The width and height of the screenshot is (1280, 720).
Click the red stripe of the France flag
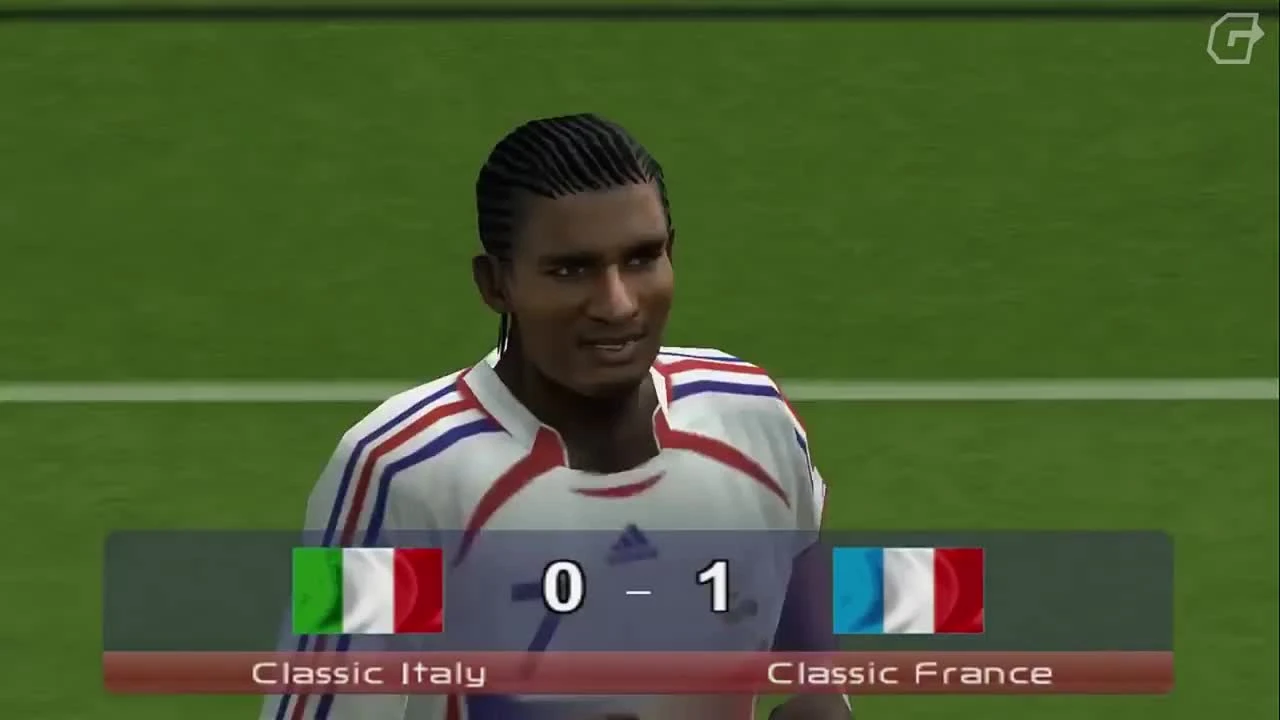(x=958, y=590)
